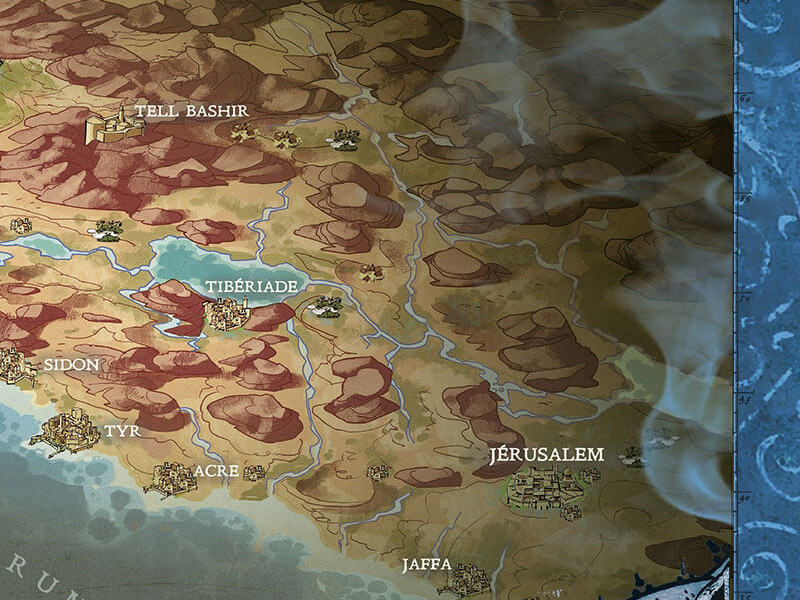The height and width of the screenshot is (600, 800).
Task: Choose the Tibériade city on the map
Action: (x=226, y=314)
